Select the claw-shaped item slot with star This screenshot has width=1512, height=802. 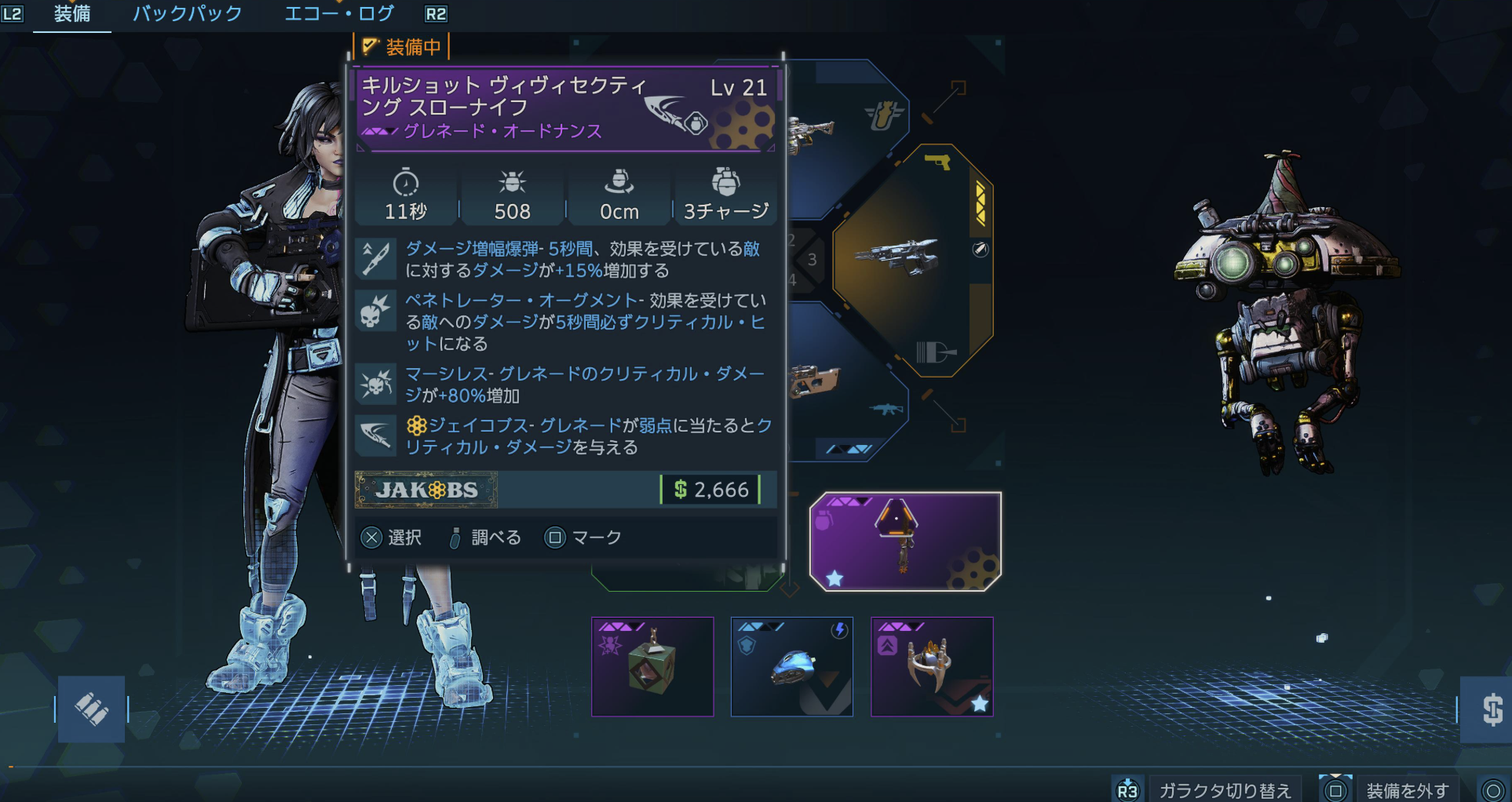pyautogui.click(x=932, y=666)
